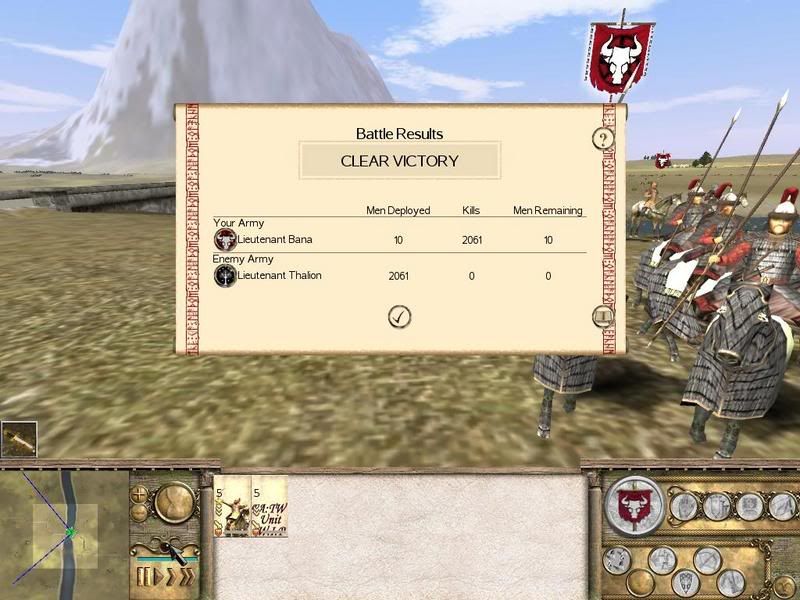800x600 pixels.
Task: Zoom in minimap with the plus button
Action: pyautogui.click(x=140, y=495)
